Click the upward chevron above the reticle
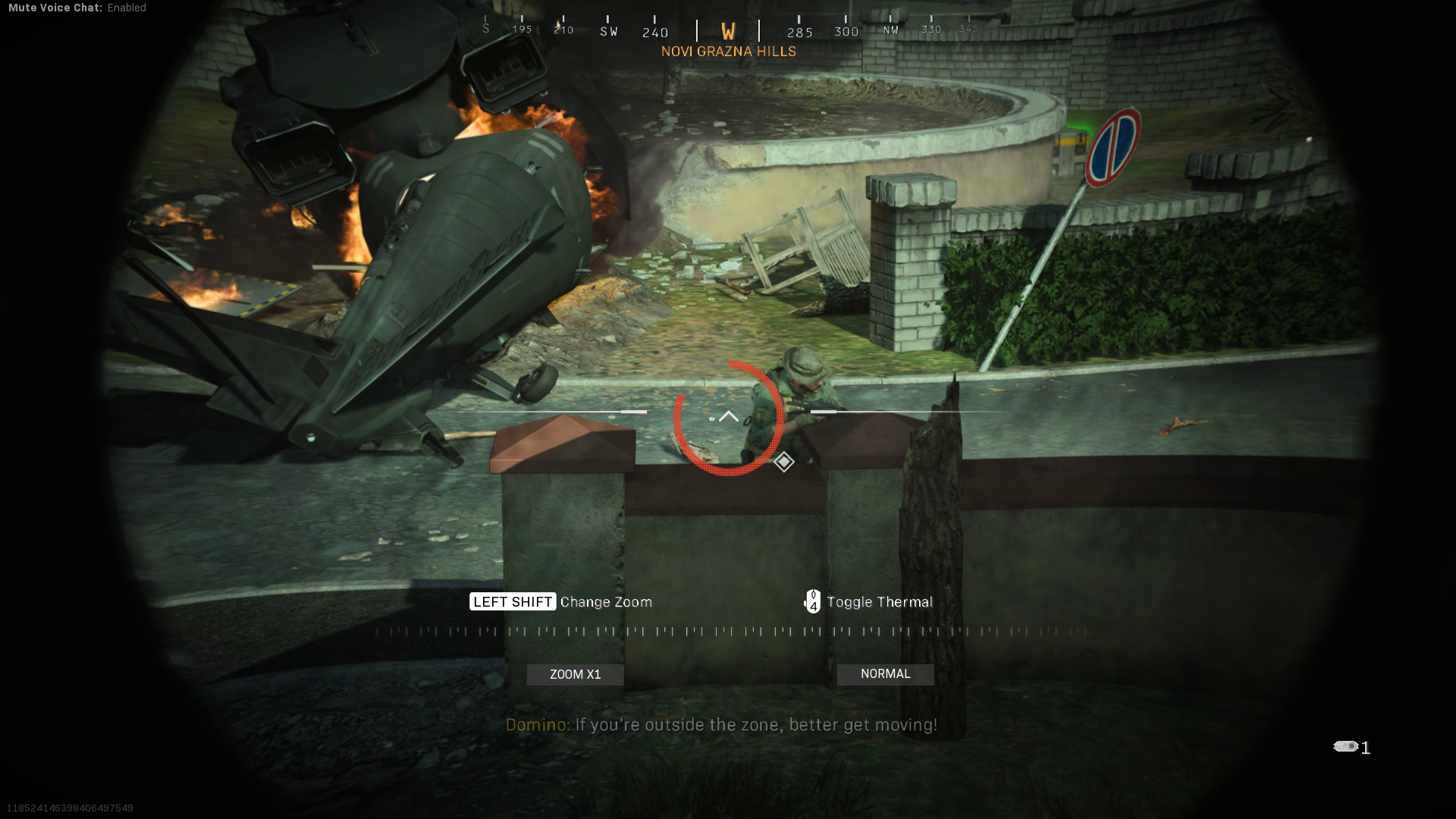 click(x=728, y=416)
